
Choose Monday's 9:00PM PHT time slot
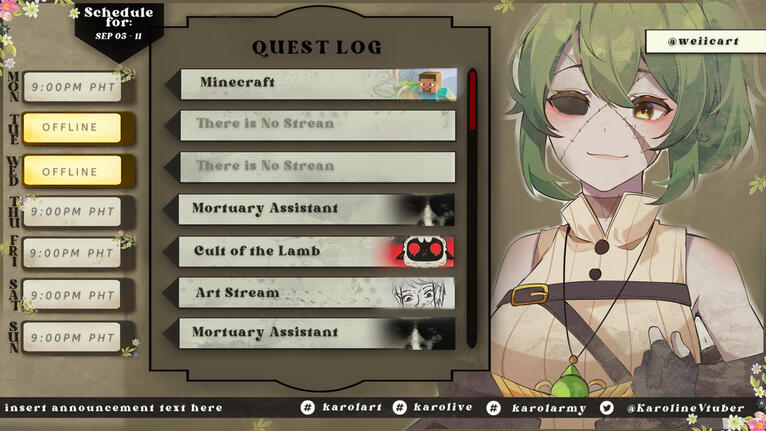(x=72, y=87)
